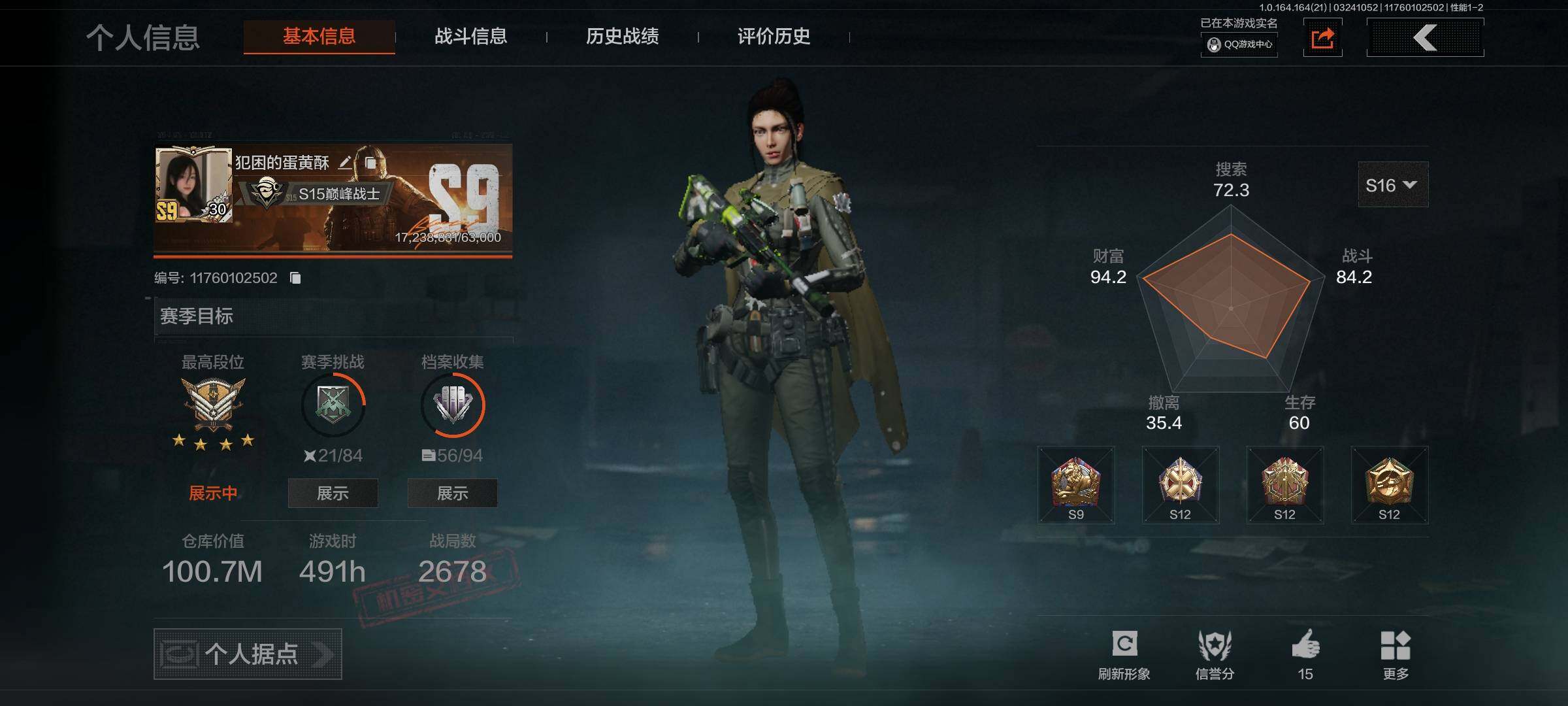Open the S16 season dropdown
This screenshot has width=1568, height=706.
[1392, 186]
